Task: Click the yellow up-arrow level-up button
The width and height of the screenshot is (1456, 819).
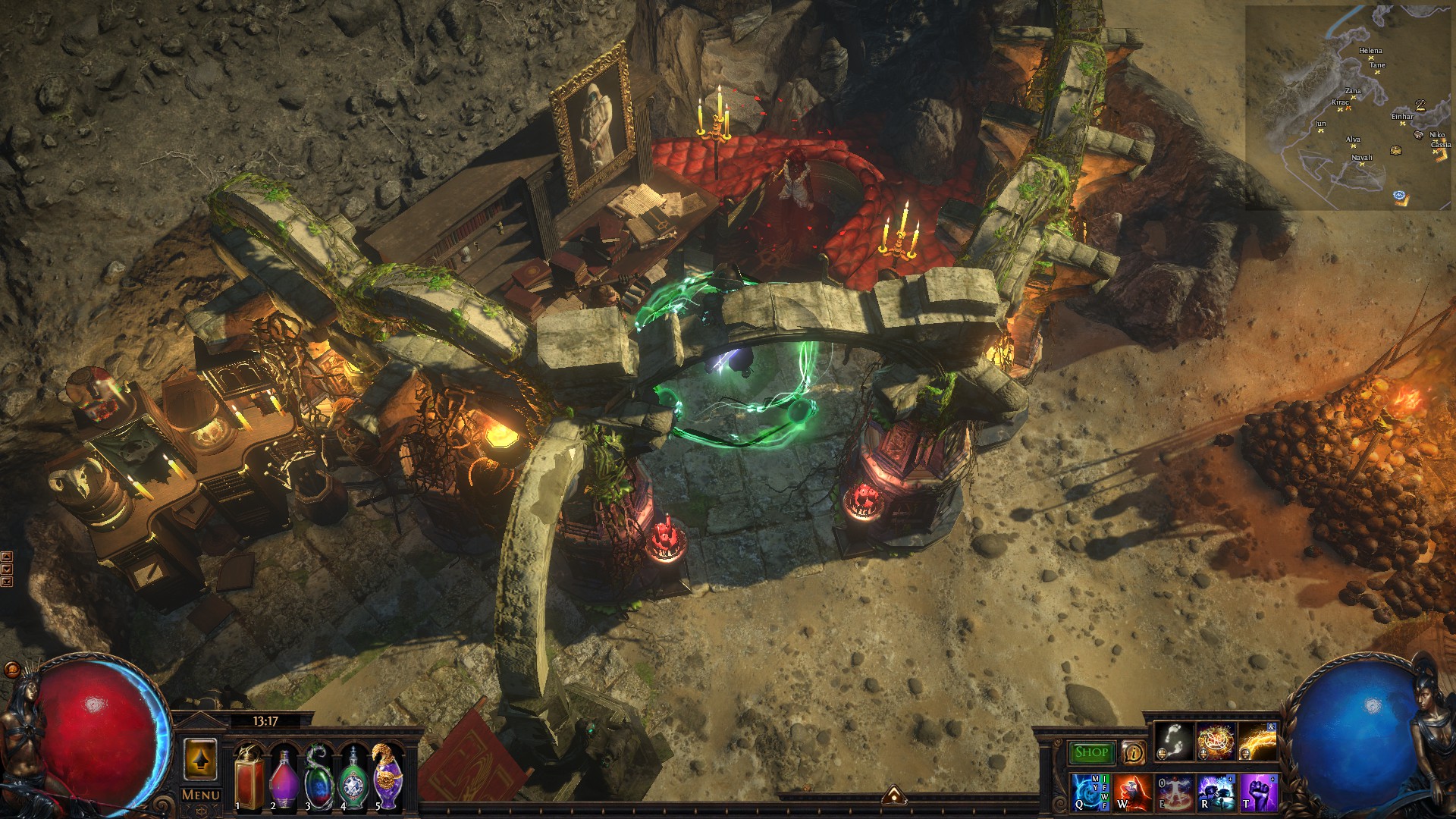Action: [200, 759]
